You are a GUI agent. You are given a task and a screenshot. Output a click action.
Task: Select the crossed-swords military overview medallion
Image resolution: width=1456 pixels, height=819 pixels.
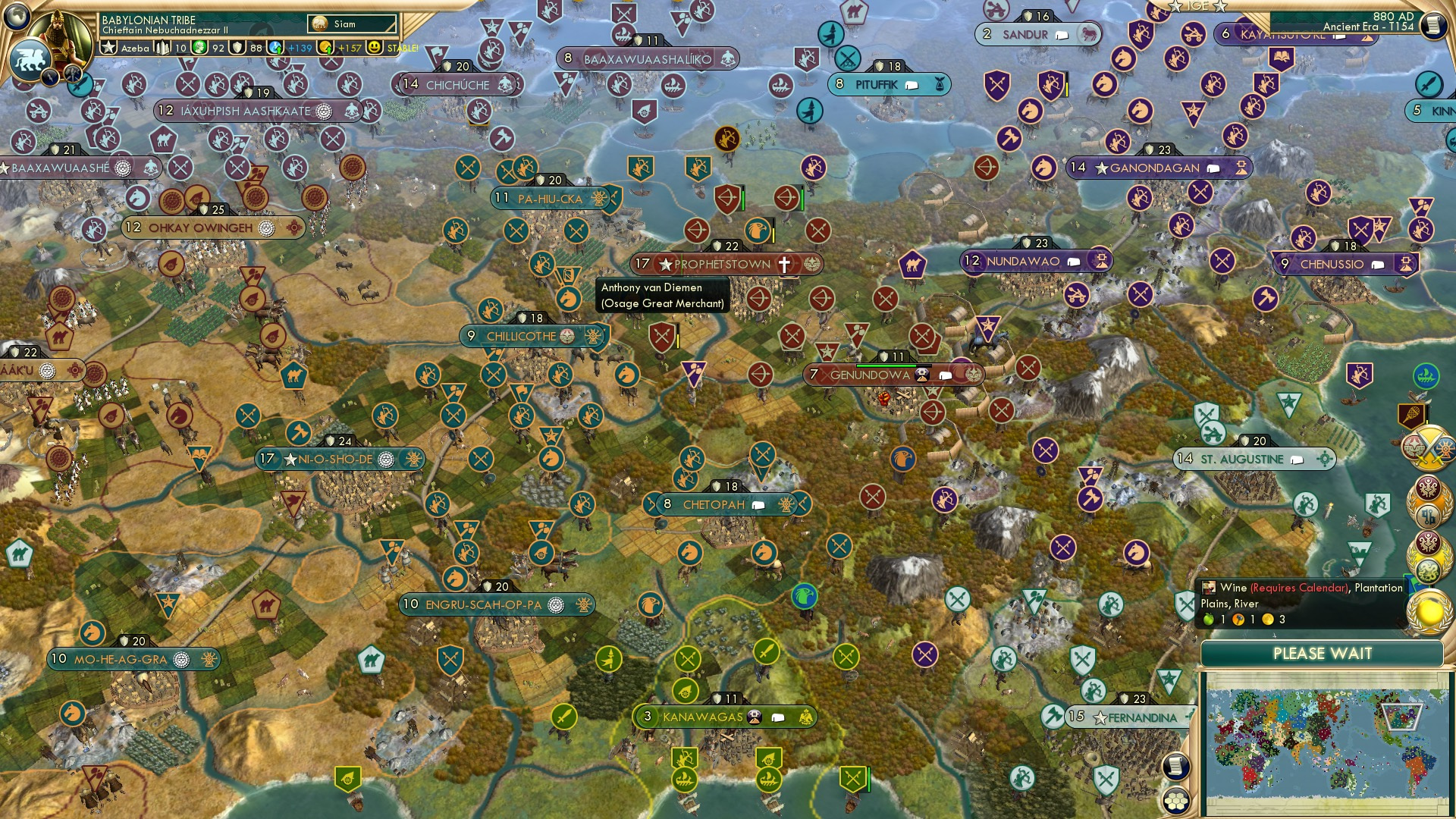pyautogui.click(x=1429, y=447)
